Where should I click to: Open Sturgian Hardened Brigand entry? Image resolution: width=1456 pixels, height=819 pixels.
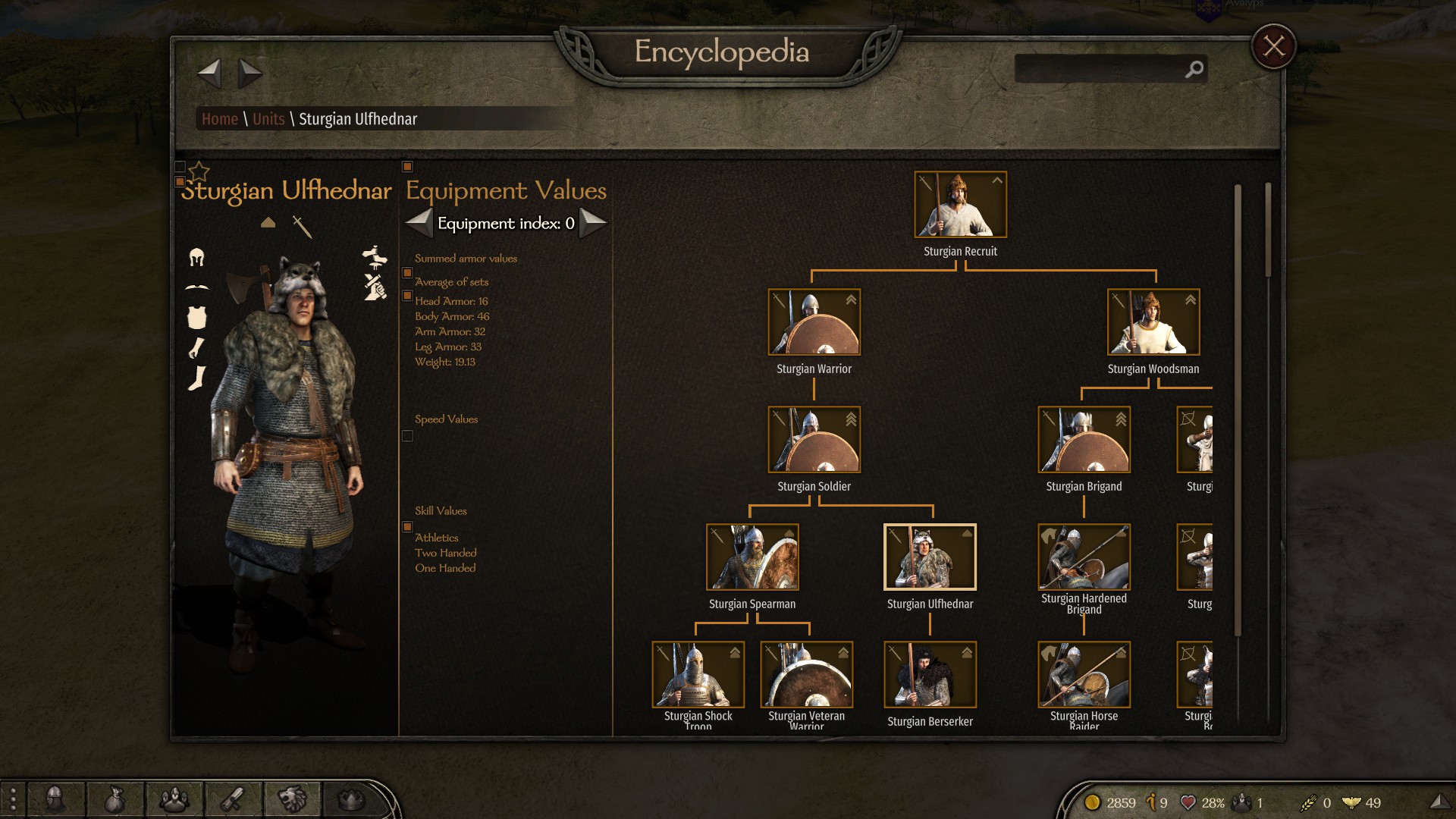[x=1084, y=557]
